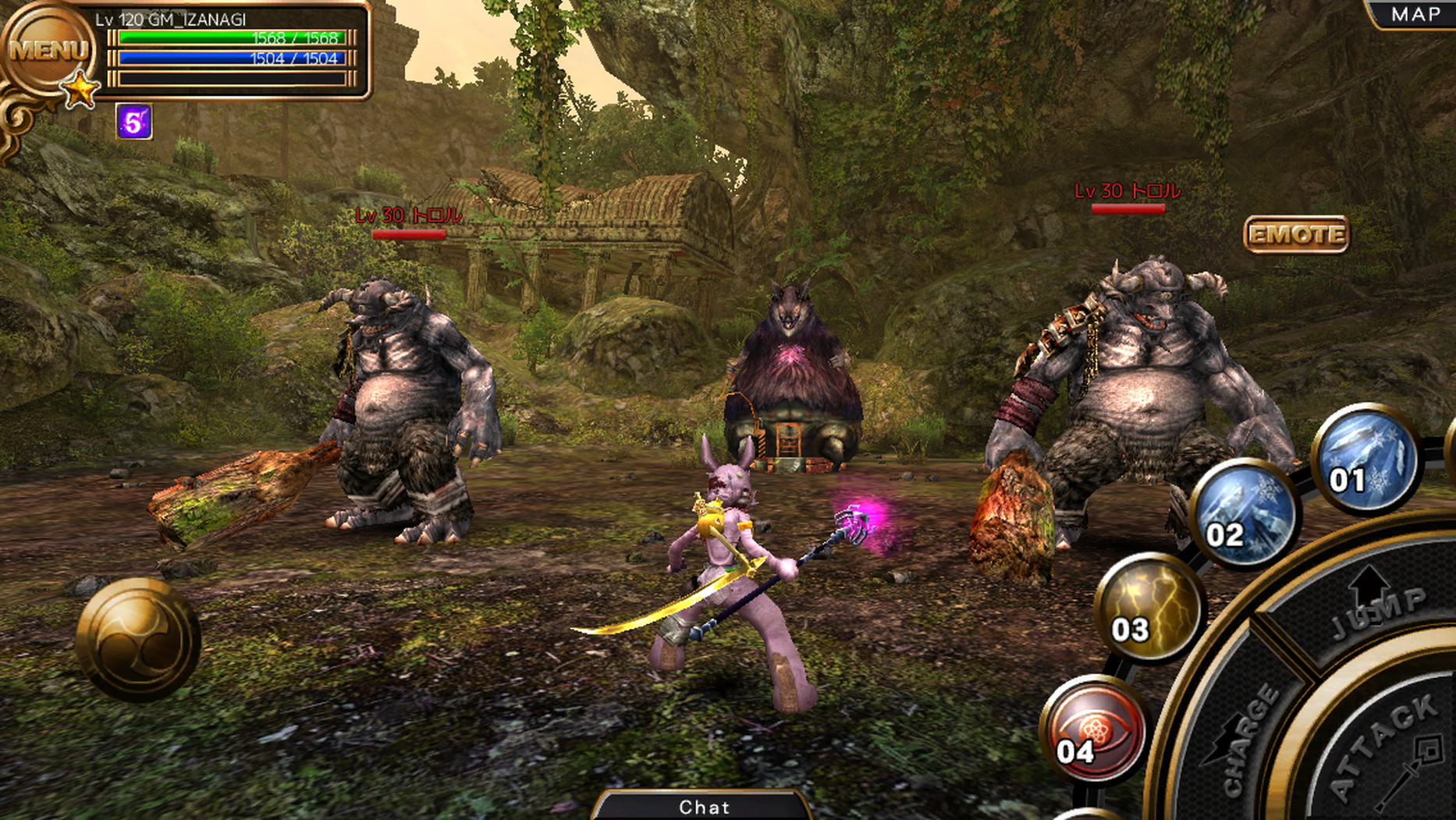This screenshot has width=1456, height=820.
Task: Hit the ATTACK button
Action: (x=1389, y=749)
